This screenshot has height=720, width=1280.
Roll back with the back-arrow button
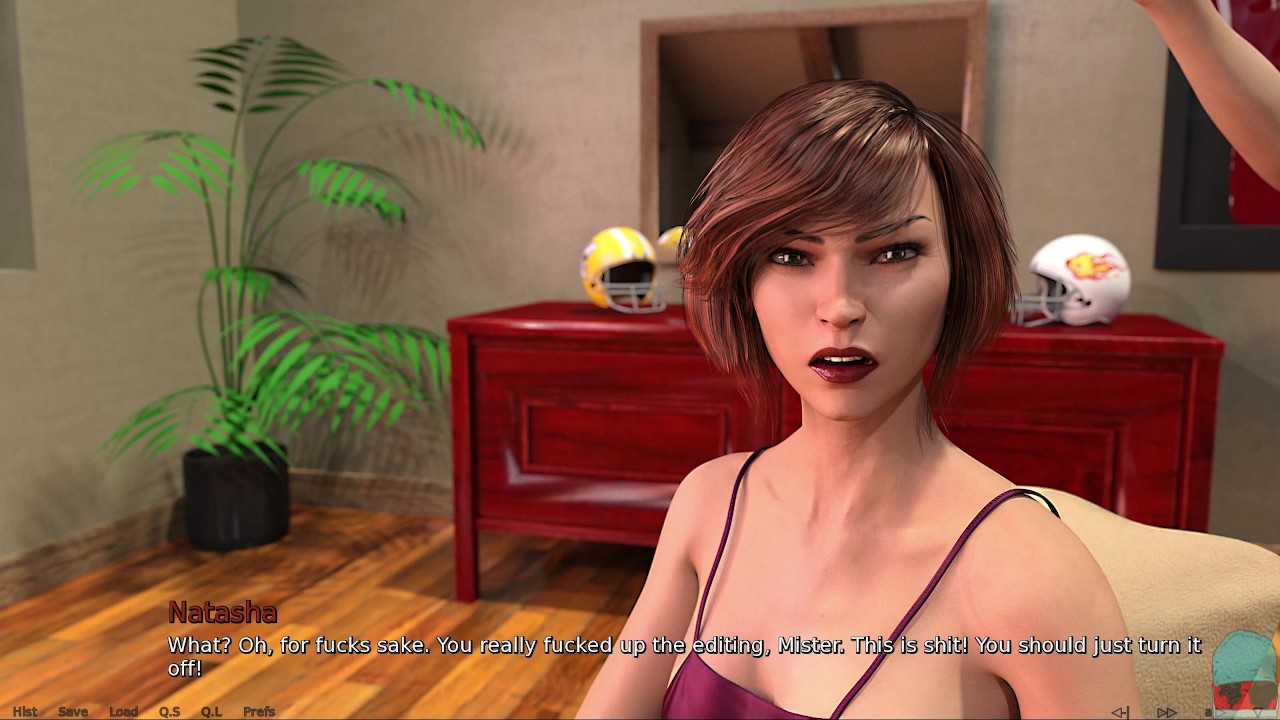(1120, 713)
